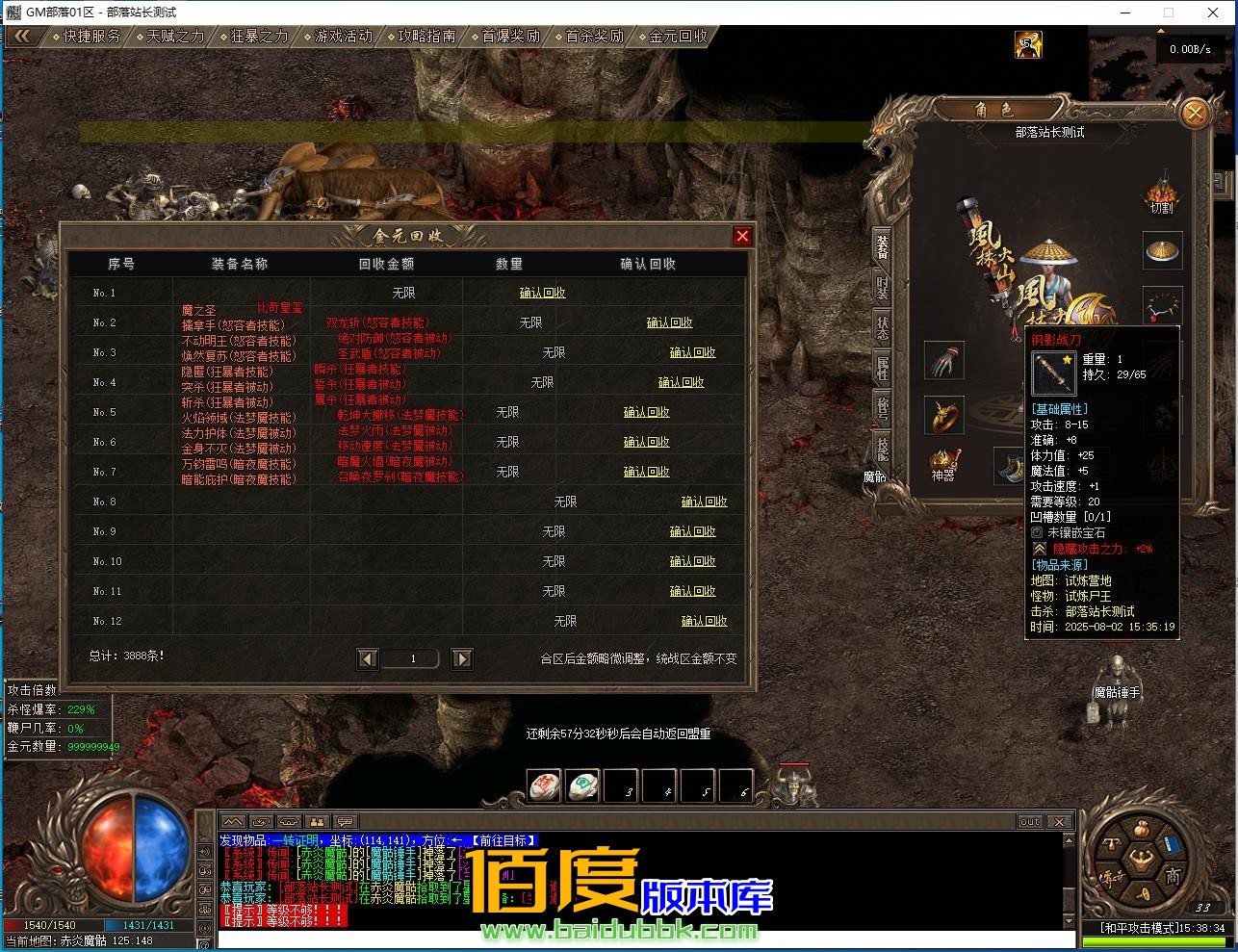1238x952 pixels.
Task: Close the game window
Action: tap(1213, 13)
